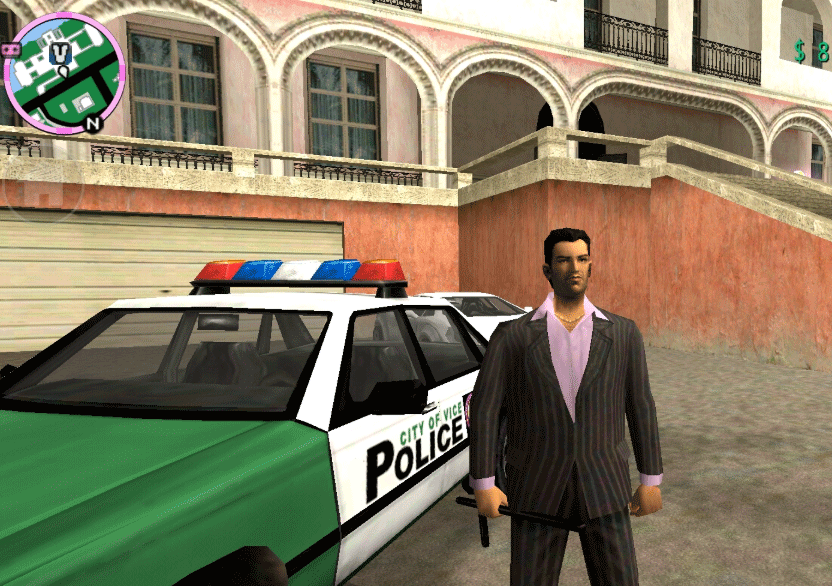Screen dimensions: 832x586
Task: Click the pink cassette save icon
Action: (x=13, y=48)
